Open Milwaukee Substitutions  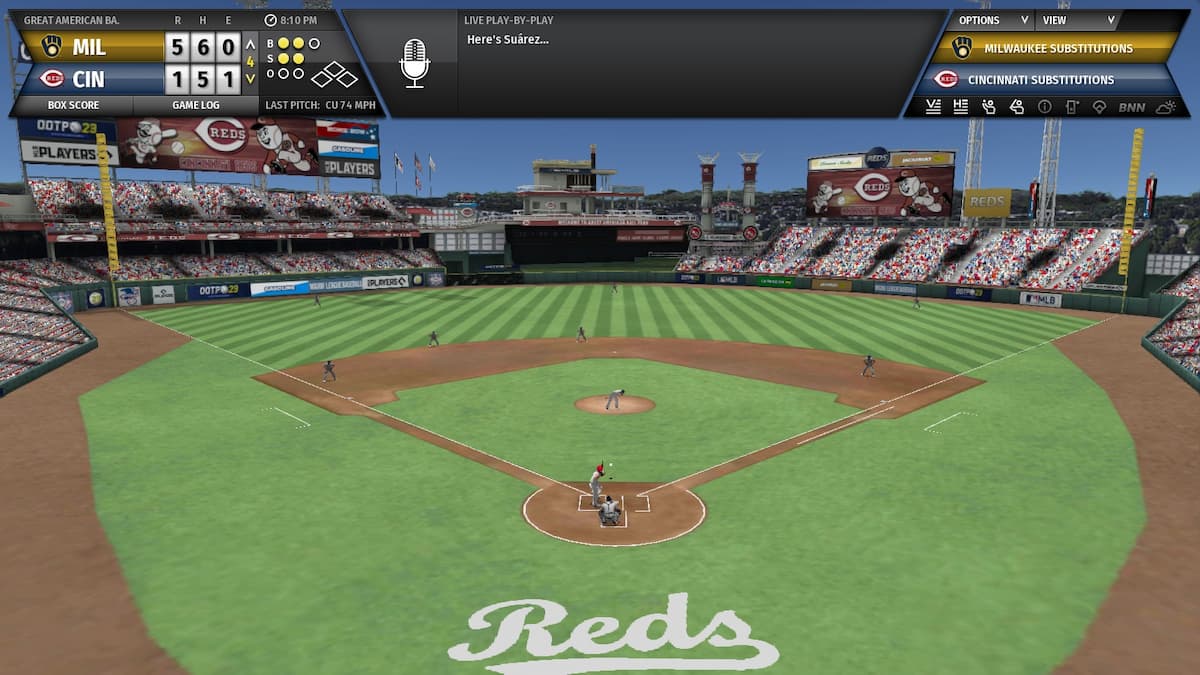pos(1057,48)
